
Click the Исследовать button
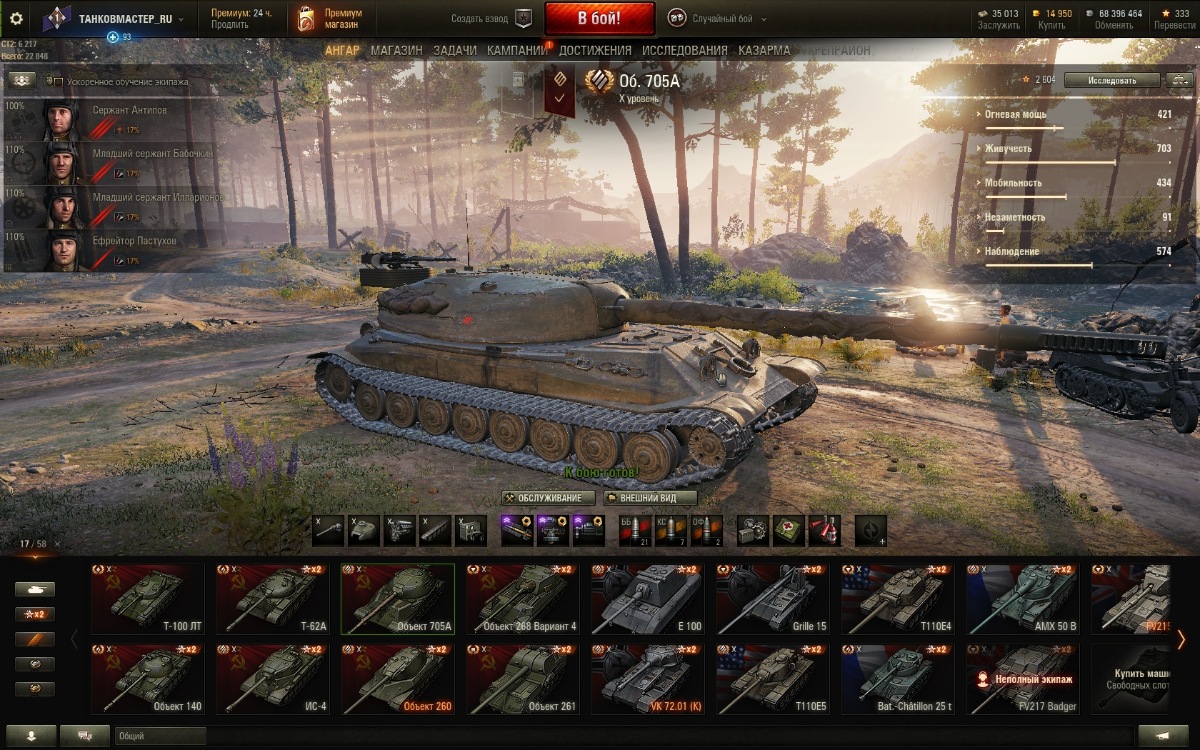pyautogui.click(x=1112, y=80)
